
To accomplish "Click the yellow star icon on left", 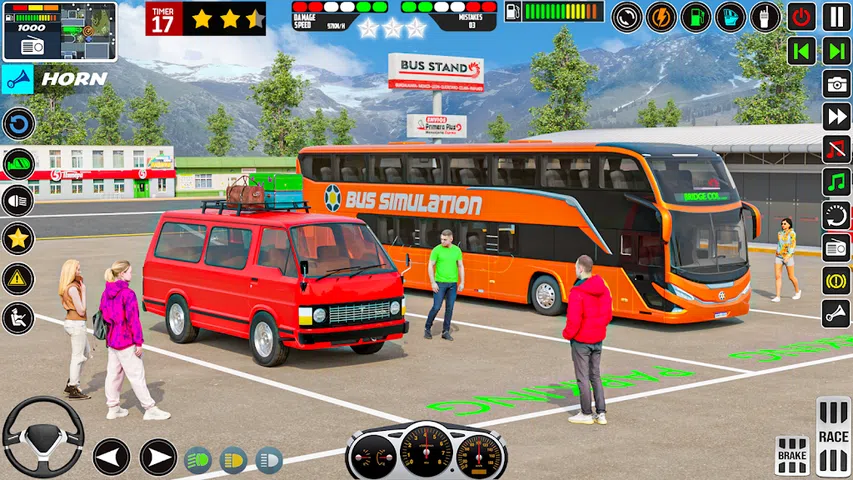I will coord(18,239).
